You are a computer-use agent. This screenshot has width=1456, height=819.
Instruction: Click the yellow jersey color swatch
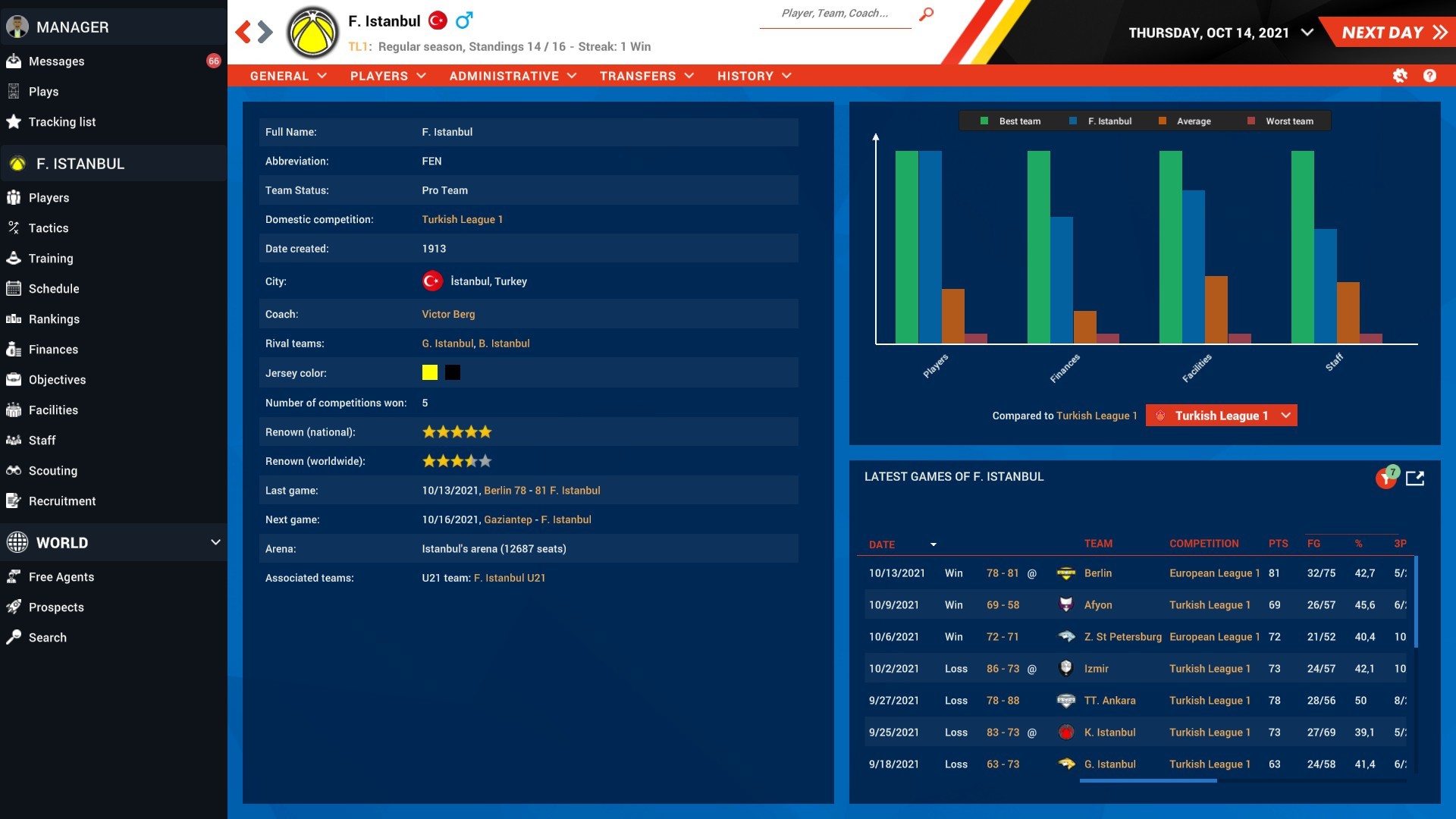pyautogui.click(x=429, y=372)
